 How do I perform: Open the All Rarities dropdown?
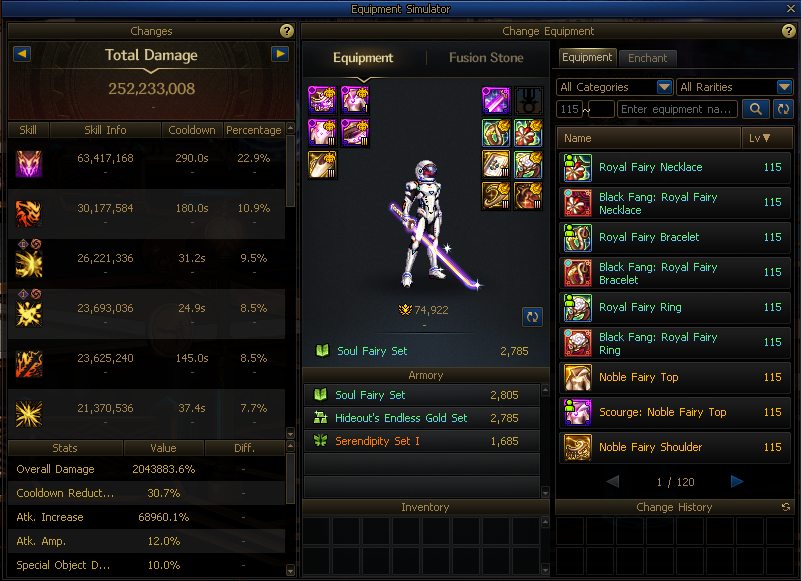pyautogui.click(x=735, y=87)
